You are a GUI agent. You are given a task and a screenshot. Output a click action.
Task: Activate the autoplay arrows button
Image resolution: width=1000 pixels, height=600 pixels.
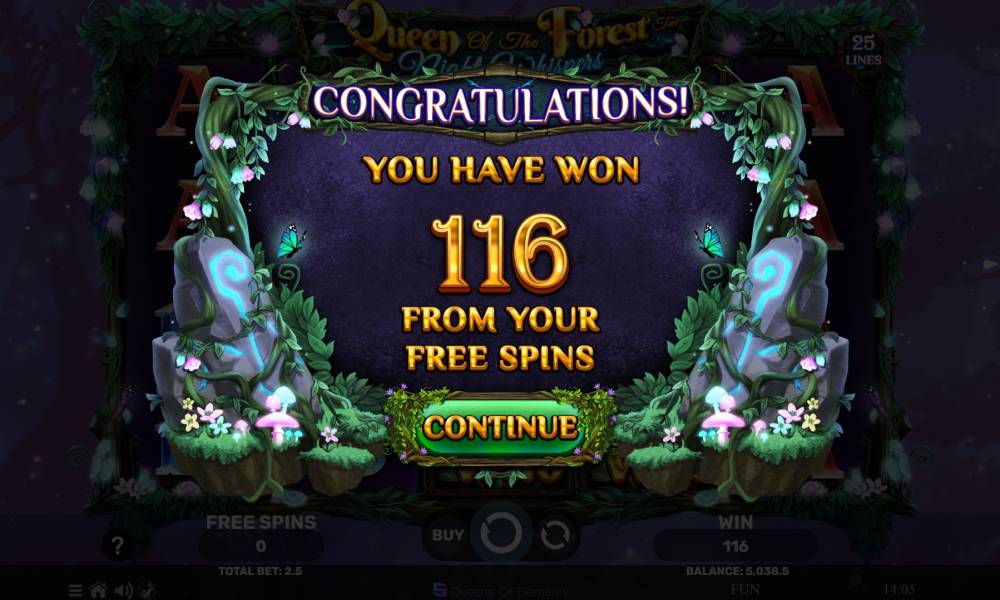[553, 535]
